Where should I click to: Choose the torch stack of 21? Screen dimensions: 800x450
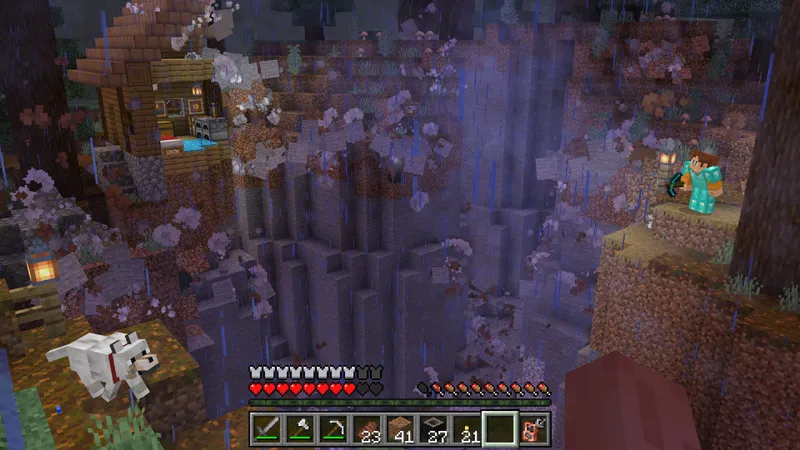coord(466,430)
